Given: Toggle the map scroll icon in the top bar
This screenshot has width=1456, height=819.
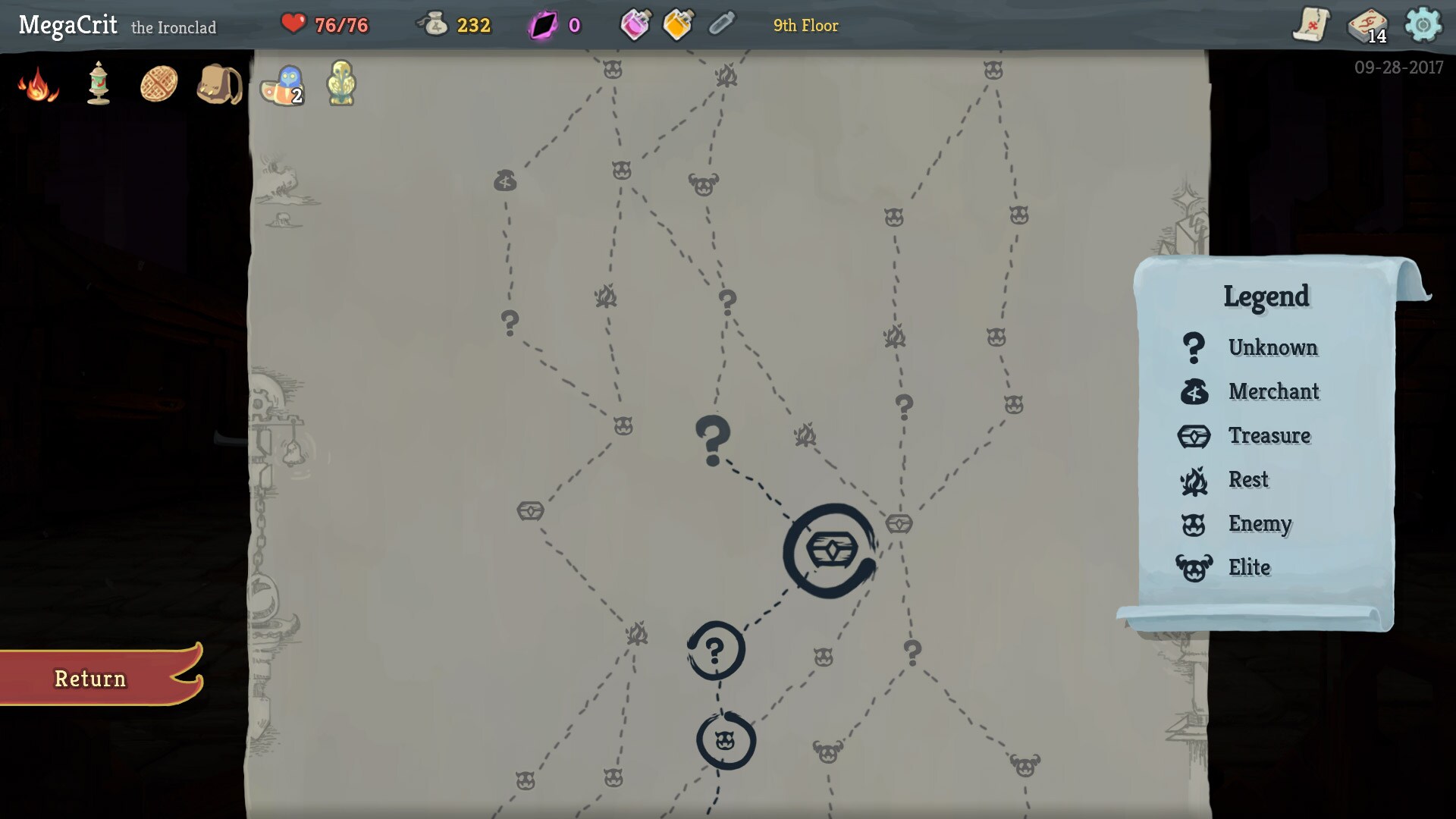Looking at the screenshot, I should pyautogui.click(x=1311, y=26).
